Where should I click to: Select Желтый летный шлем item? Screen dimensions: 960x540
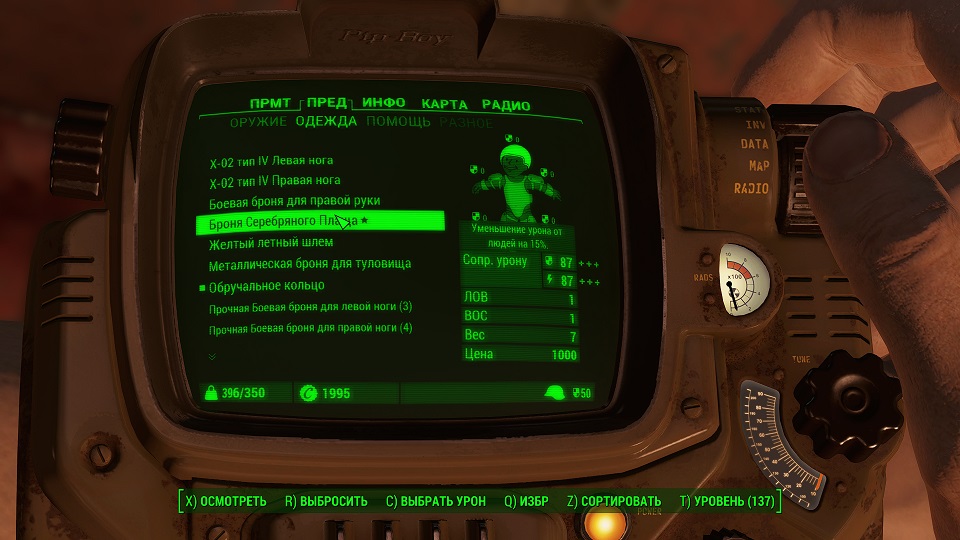tap(271, 243)
